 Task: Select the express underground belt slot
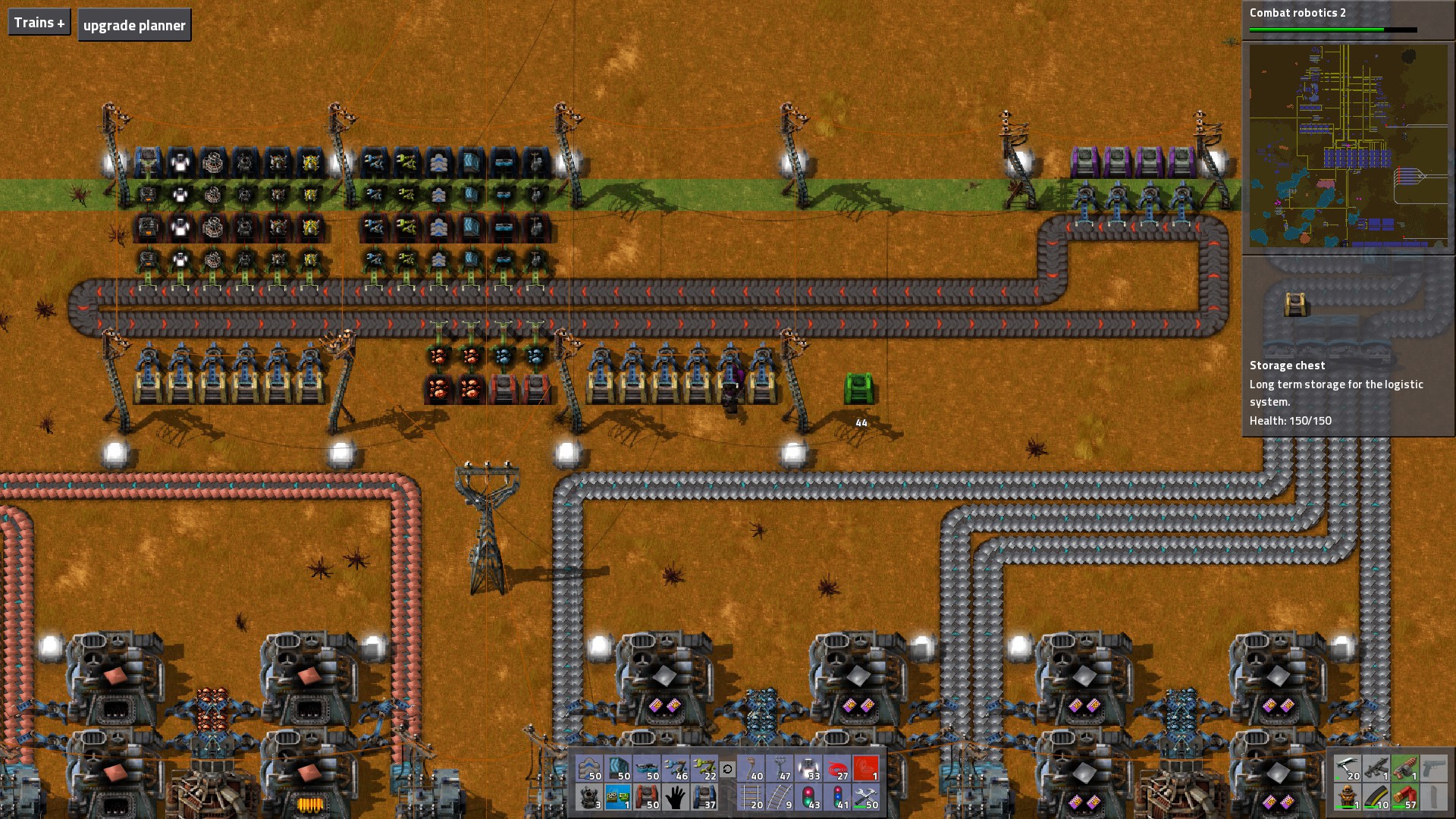click(x=618, y=769)
